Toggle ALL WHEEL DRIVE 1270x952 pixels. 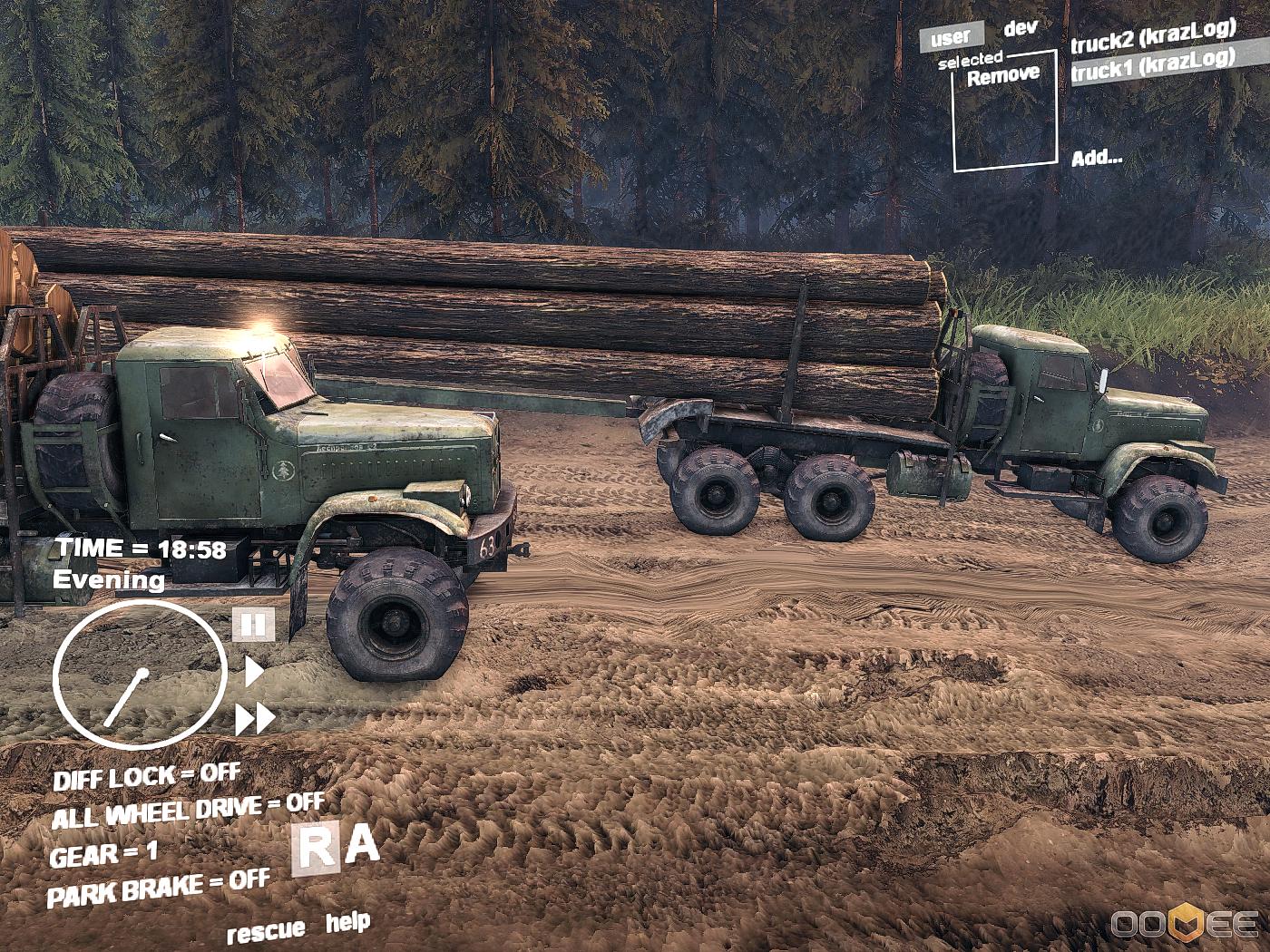coord(187,810)
